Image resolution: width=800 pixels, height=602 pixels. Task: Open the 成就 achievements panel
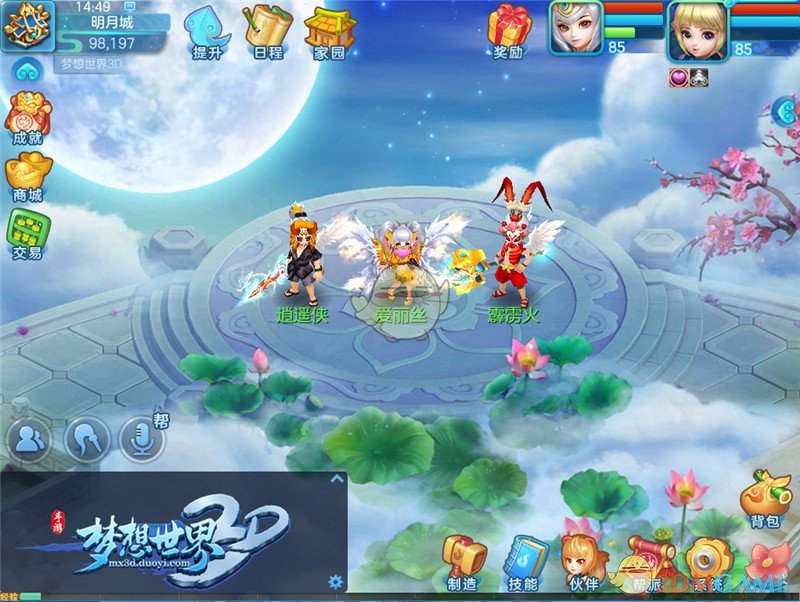(24, 119)
